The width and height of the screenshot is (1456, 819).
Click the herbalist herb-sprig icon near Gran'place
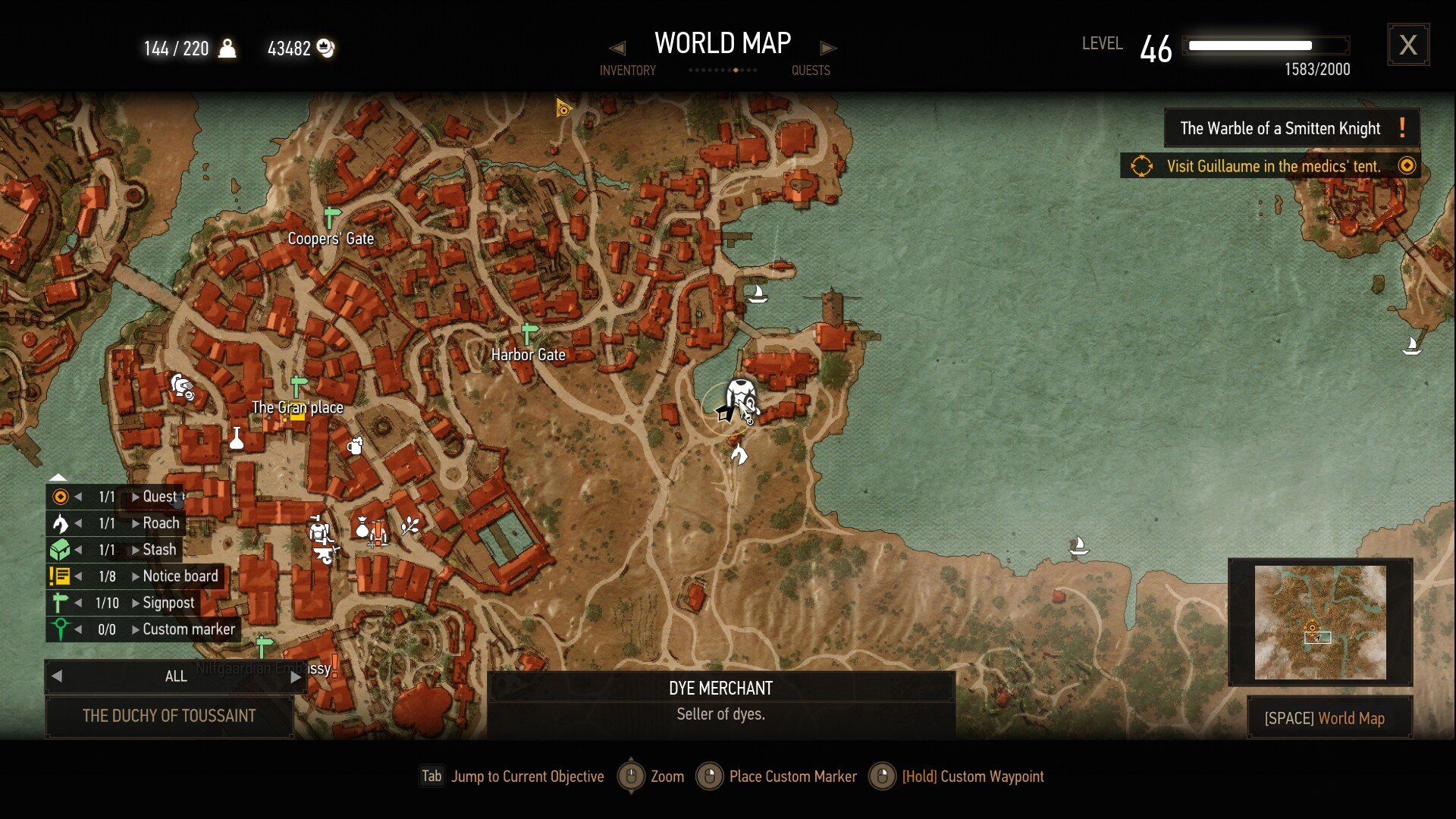[x=408, y=524]
